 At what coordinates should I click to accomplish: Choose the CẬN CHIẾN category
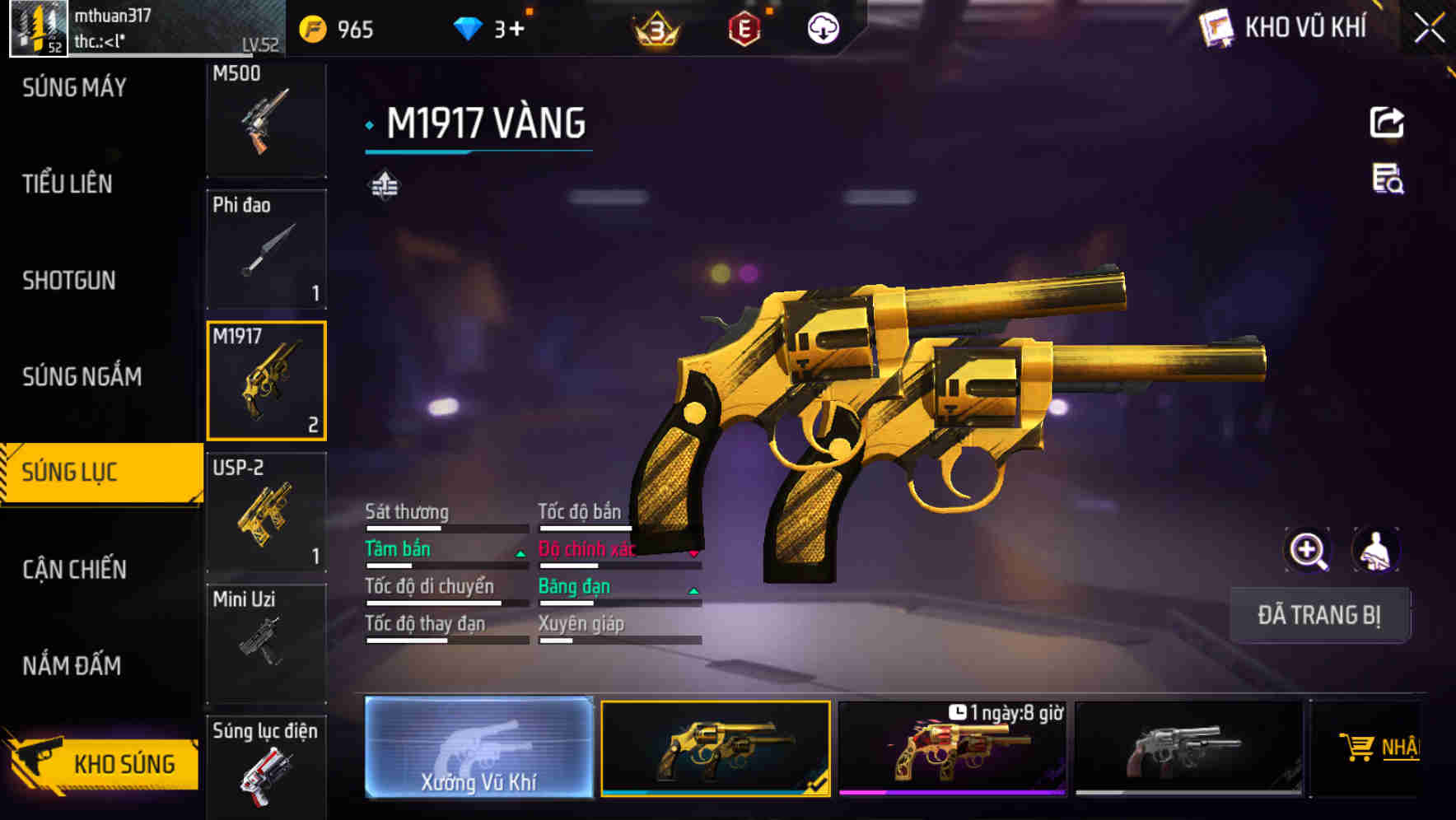[x=74, y=569]
